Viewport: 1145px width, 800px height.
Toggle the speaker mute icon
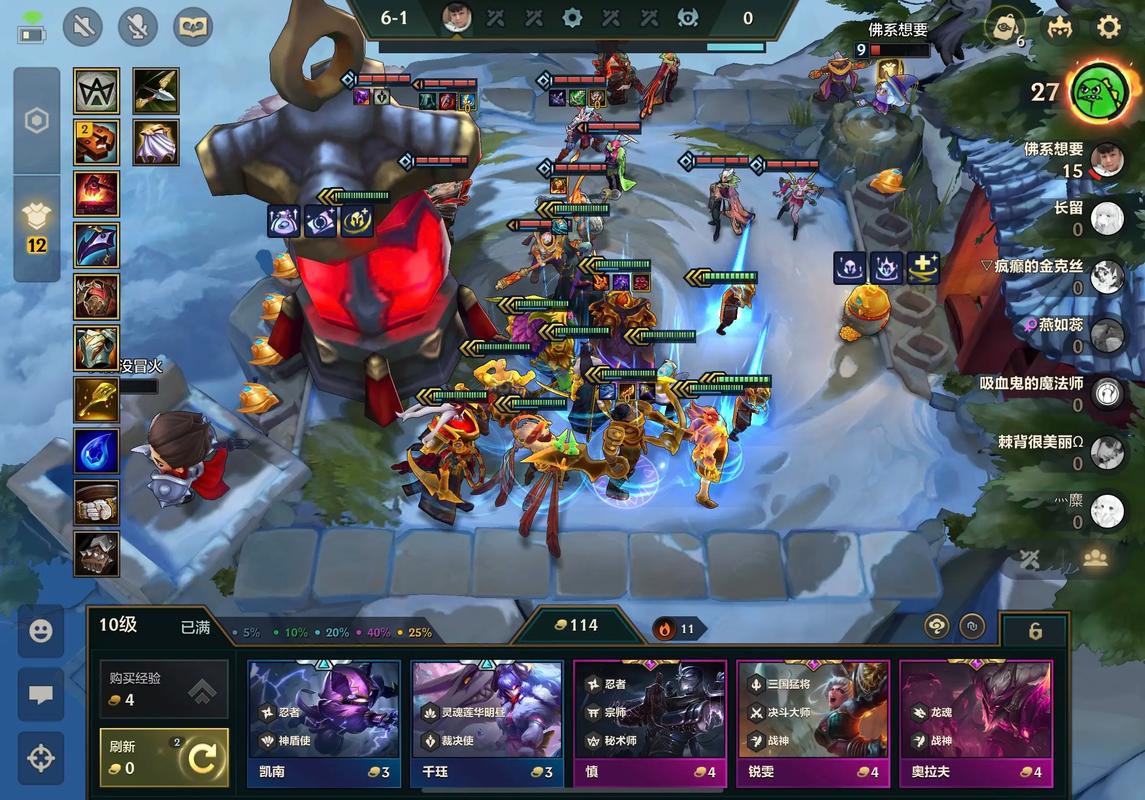(83, 27)
